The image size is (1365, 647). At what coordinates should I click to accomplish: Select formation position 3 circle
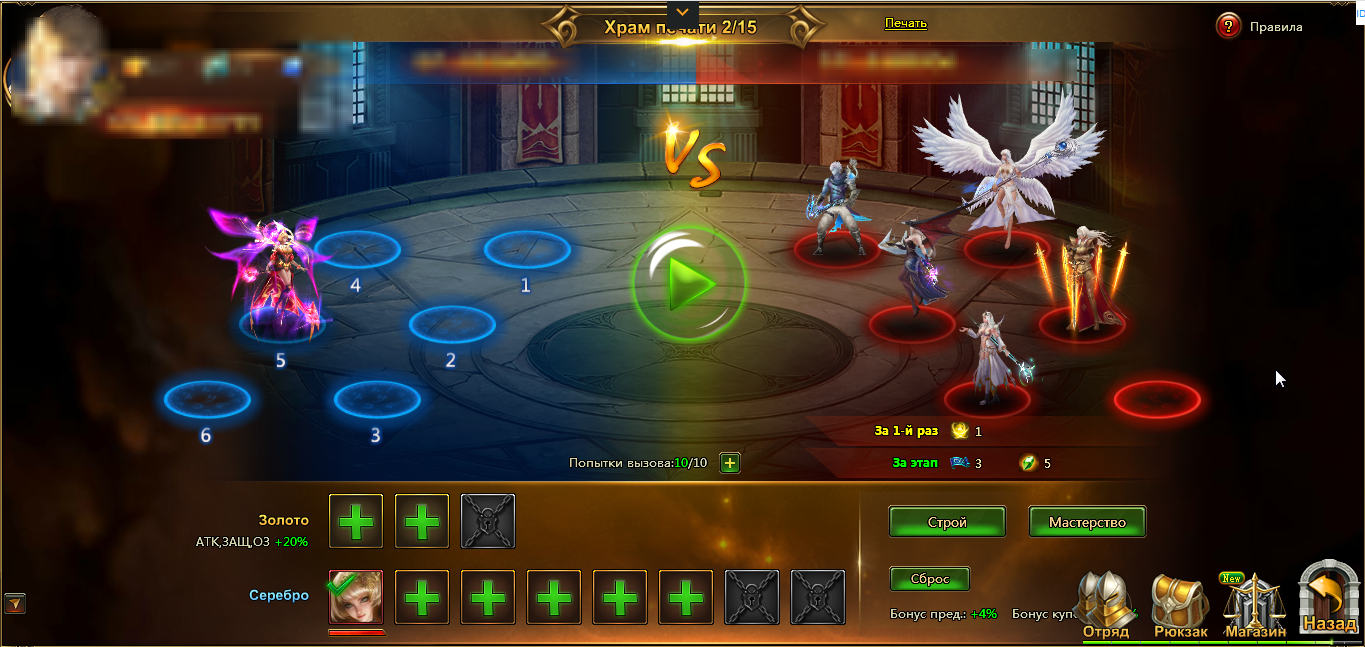point(377,399)
